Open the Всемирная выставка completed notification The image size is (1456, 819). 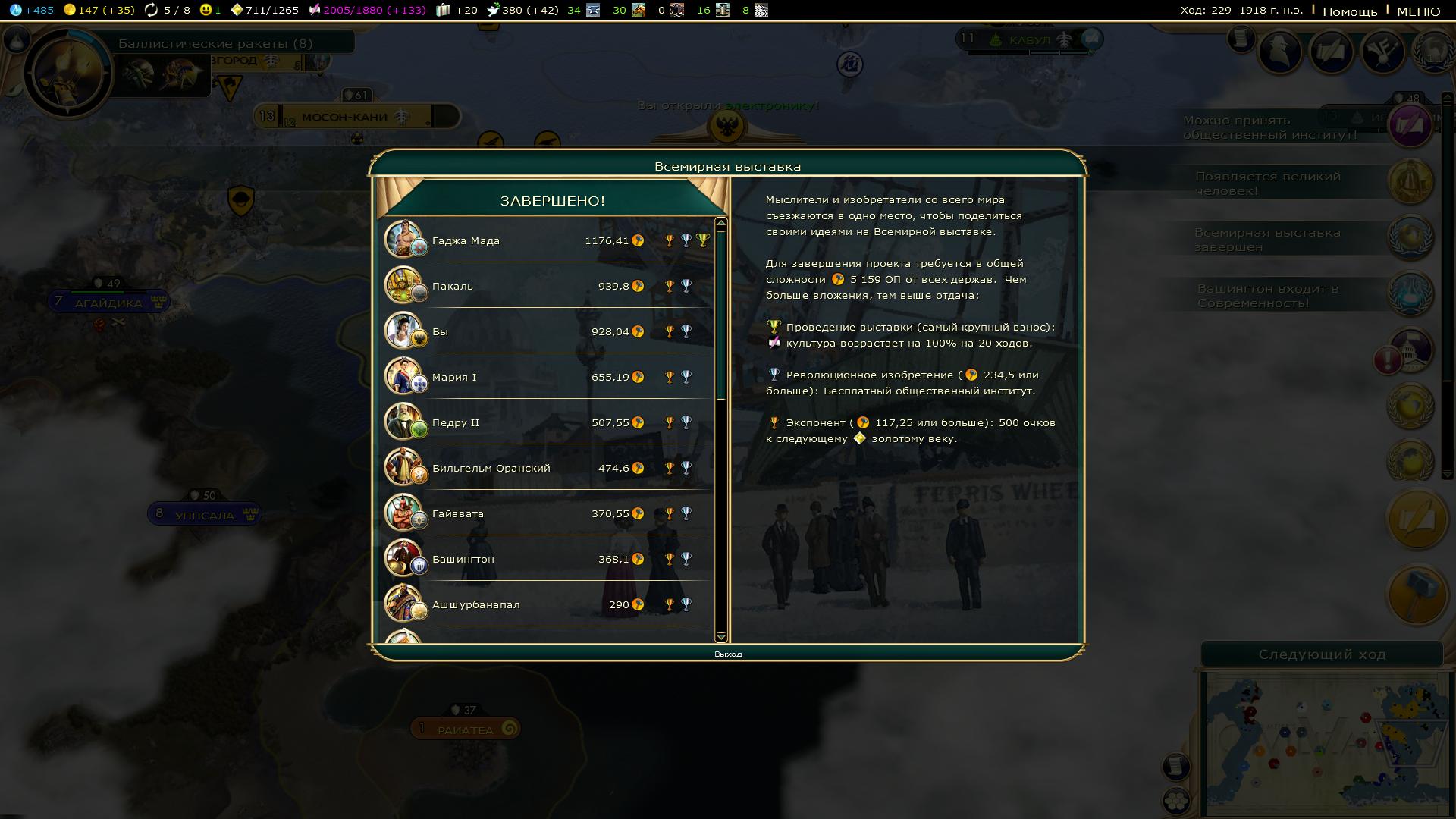pos(1410,238)
